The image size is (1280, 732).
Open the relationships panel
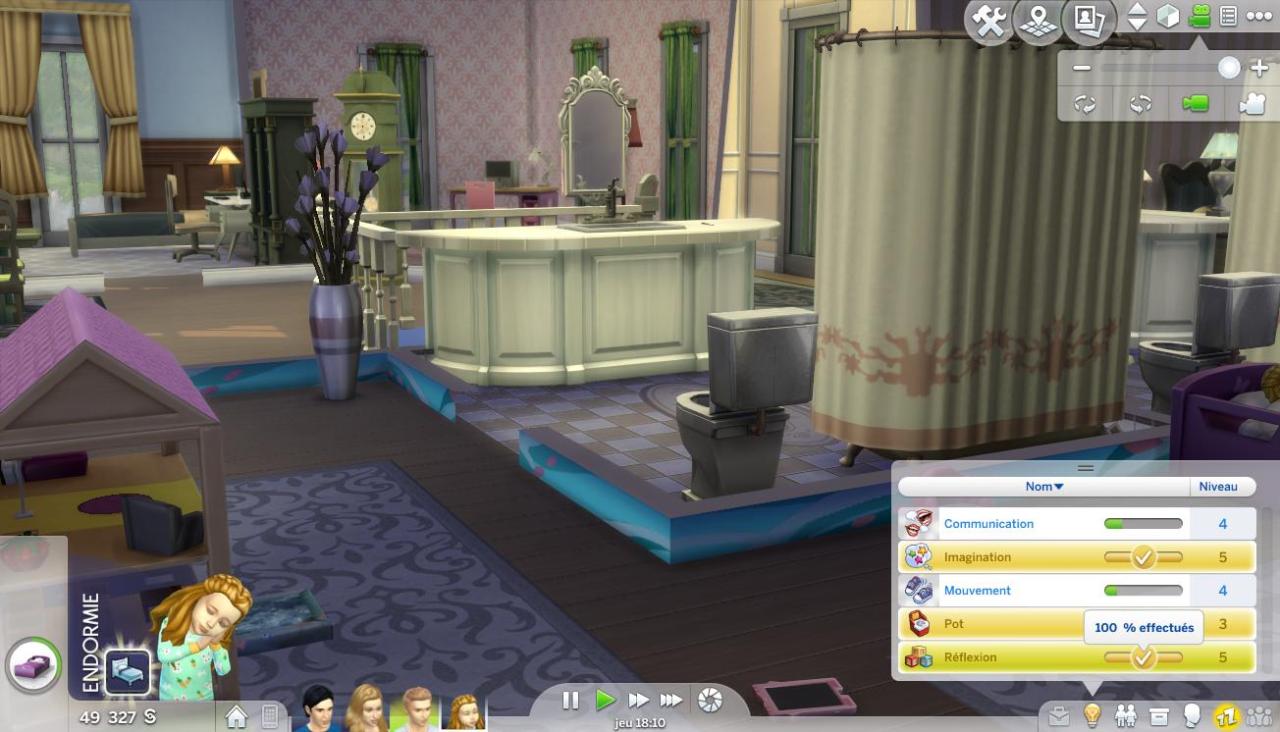(1126, 716)
